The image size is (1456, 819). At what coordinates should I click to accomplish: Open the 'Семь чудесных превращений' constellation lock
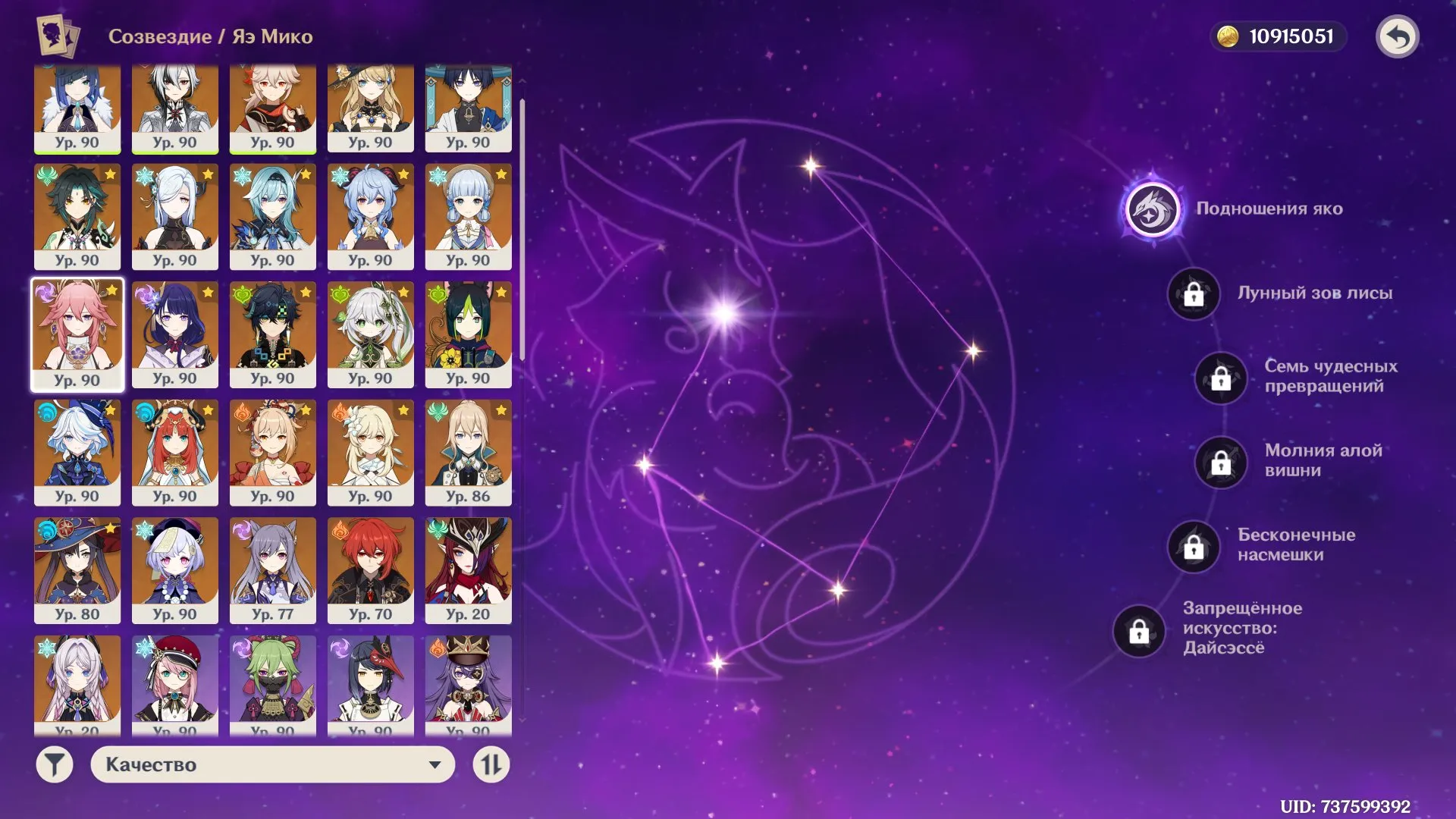pyautogui.click(x=1221, y=379)
